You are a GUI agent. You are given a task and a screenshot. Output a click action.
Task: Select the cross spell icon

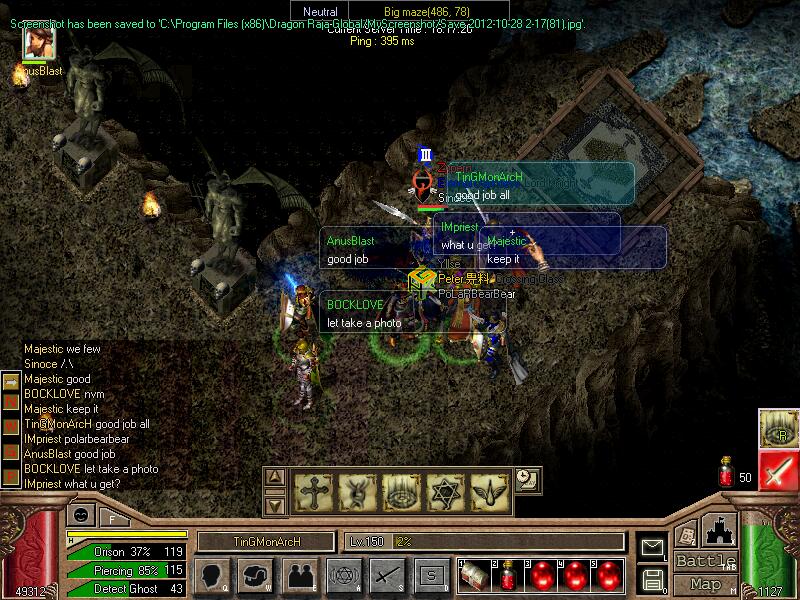[x=313, y=490]
